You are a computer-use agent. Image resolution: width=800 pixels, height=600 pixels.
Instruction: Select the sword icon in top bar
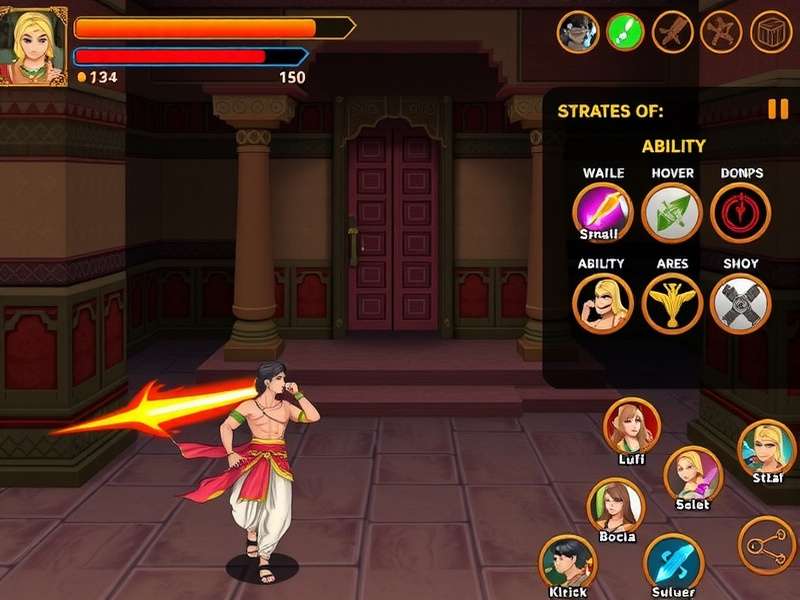click(673, 32)
